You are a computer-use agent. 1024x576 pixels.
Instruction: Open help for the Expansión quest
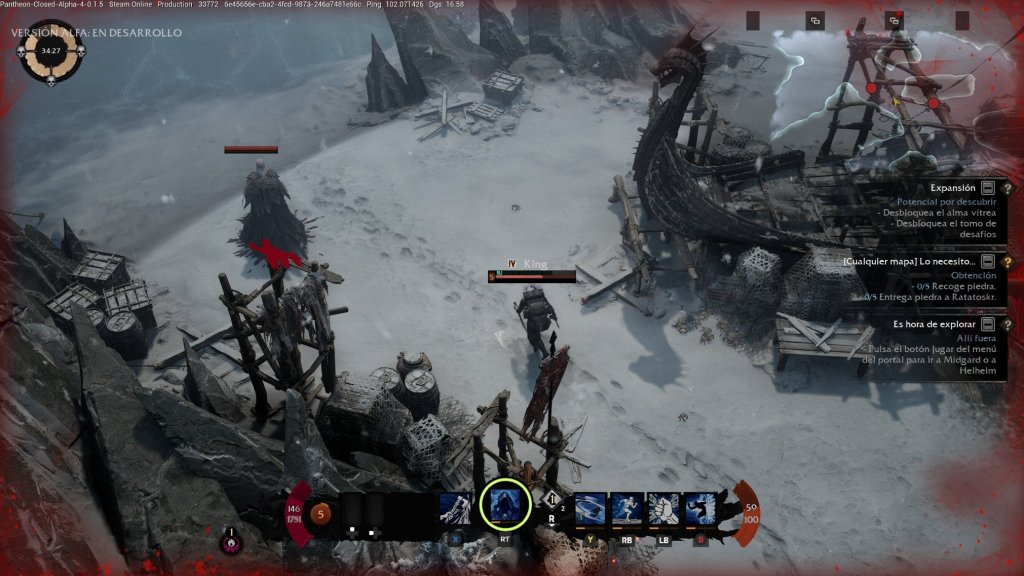tap(1007, 187)
